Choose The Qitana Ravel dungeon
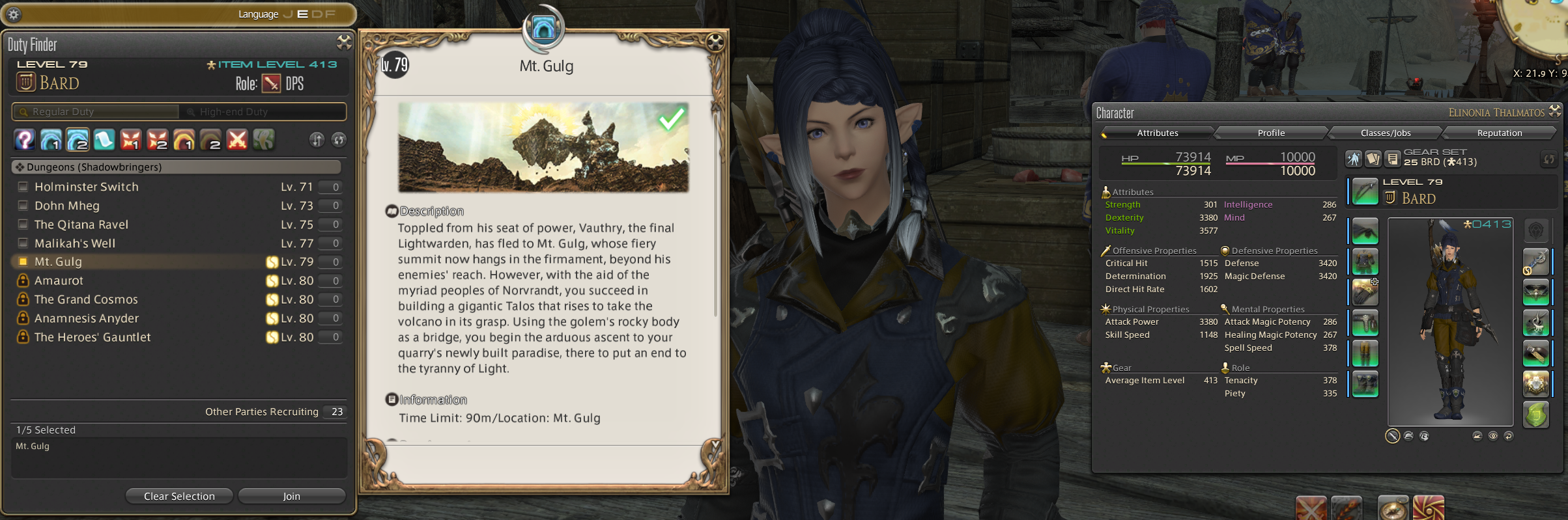 [x=81, y=225]
